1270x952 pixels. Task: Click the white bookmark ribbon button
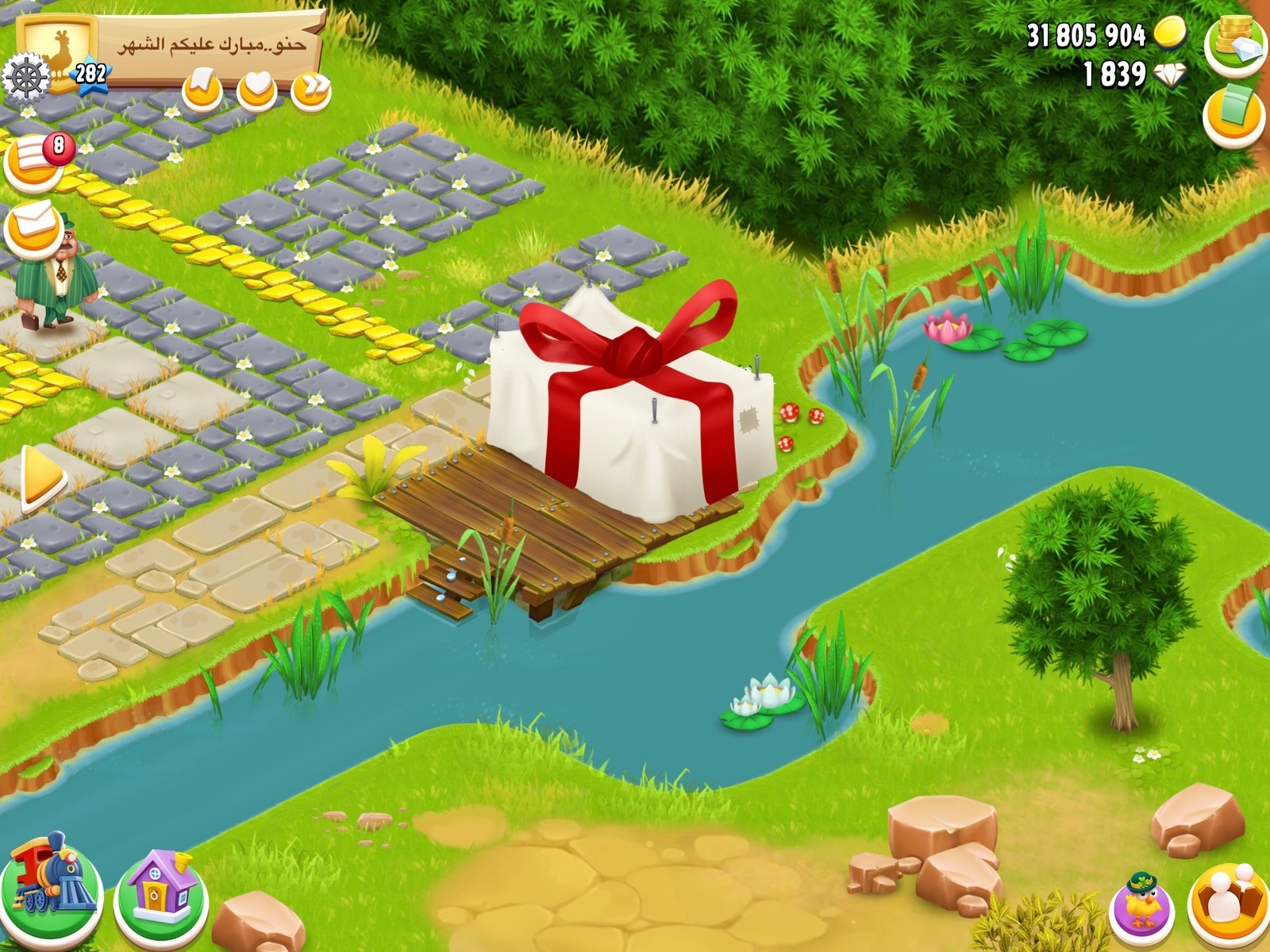[x=202, y=87]
